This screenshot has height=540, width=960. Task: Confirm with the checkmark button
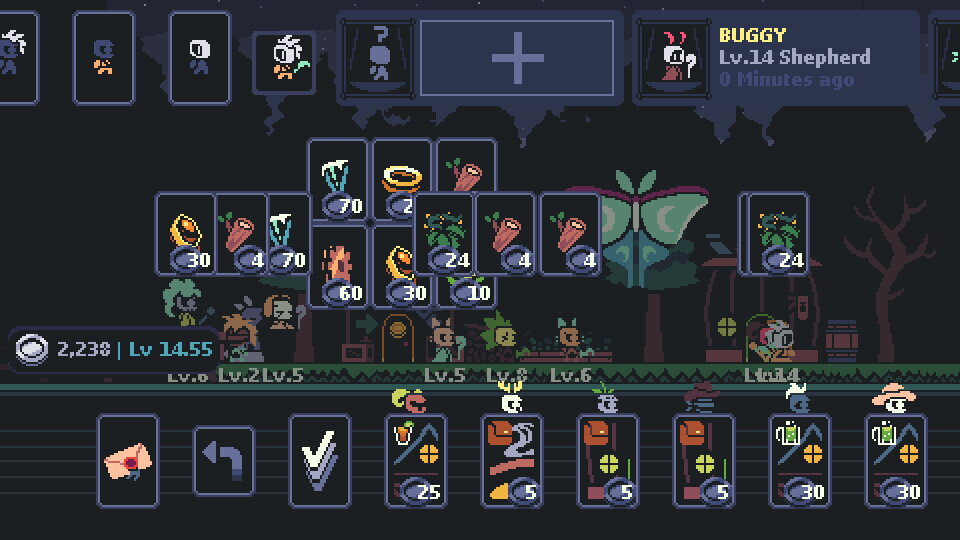319,460
